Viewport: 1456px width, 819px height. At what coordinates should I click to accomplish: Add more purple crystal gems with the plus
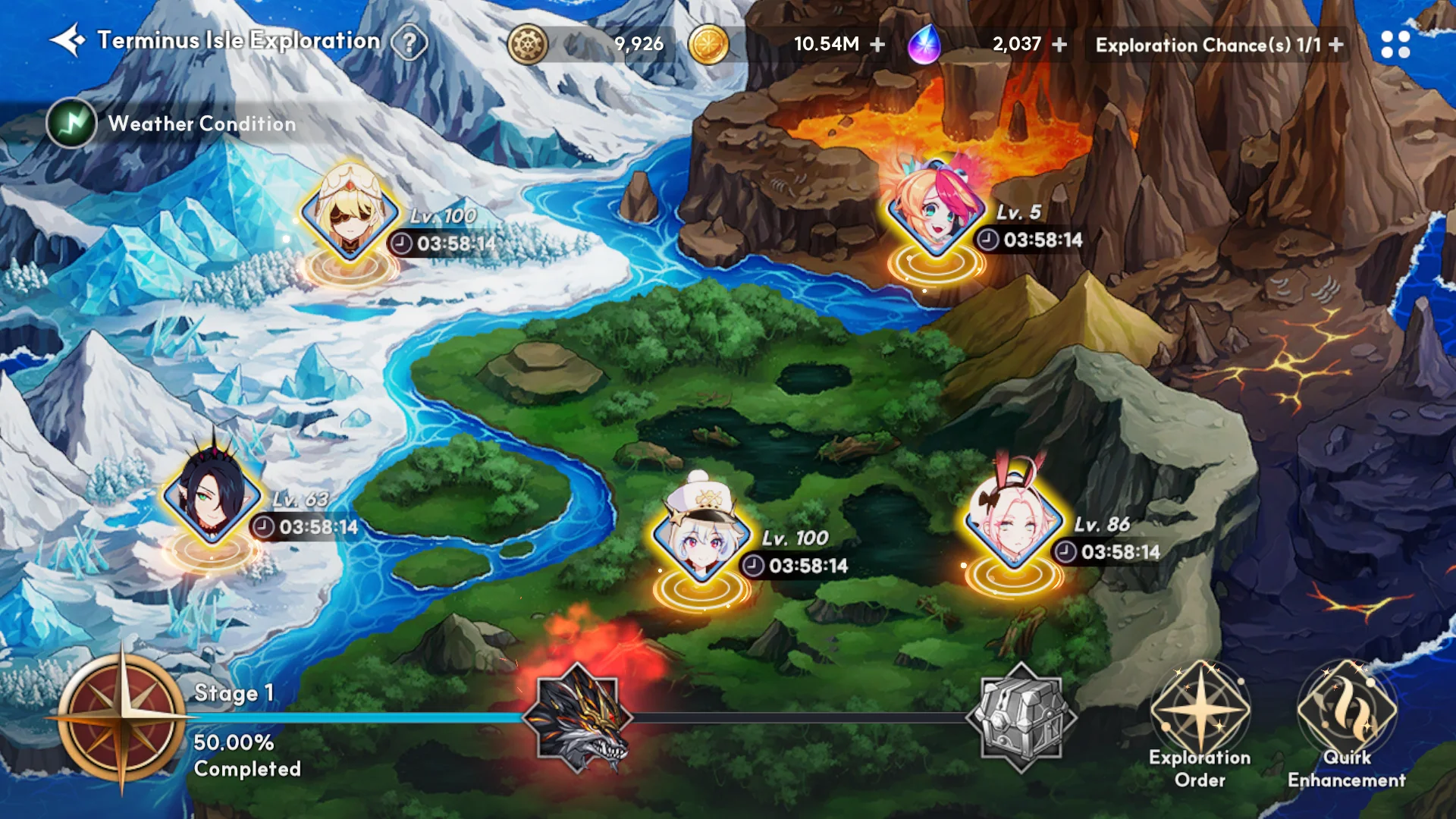coord(1059,45)
